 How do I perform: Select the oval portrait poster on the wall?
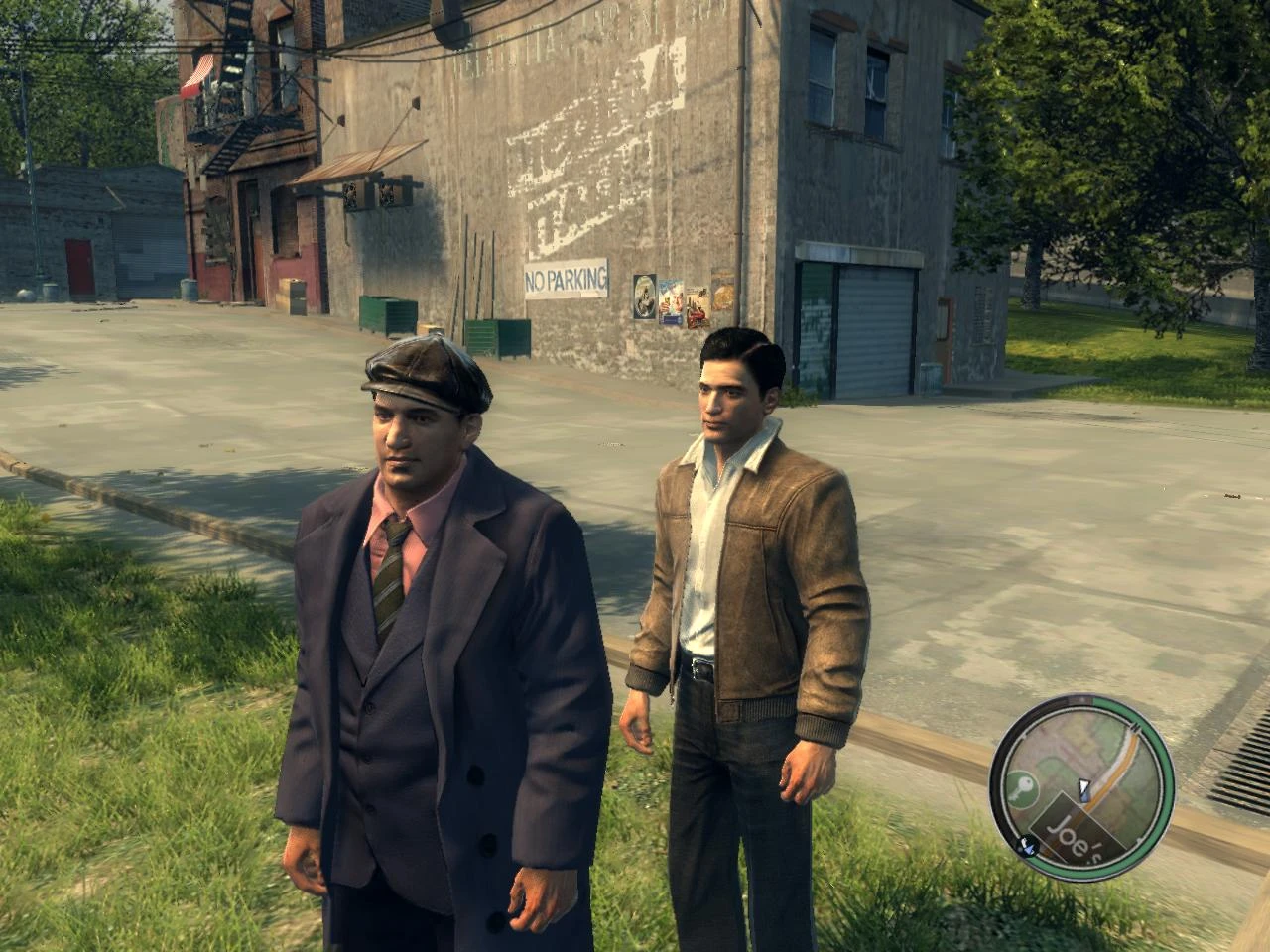(646, 294)
